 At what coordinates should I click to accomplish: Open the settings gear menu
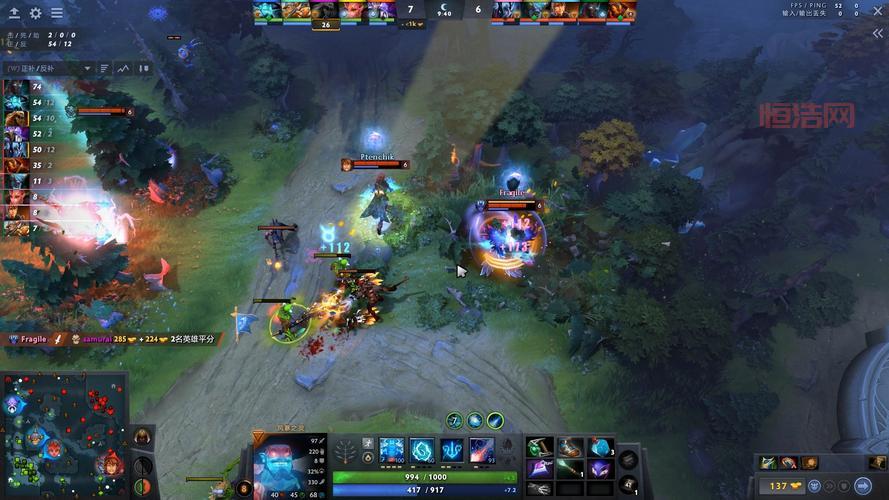click(x=36, y=13)
